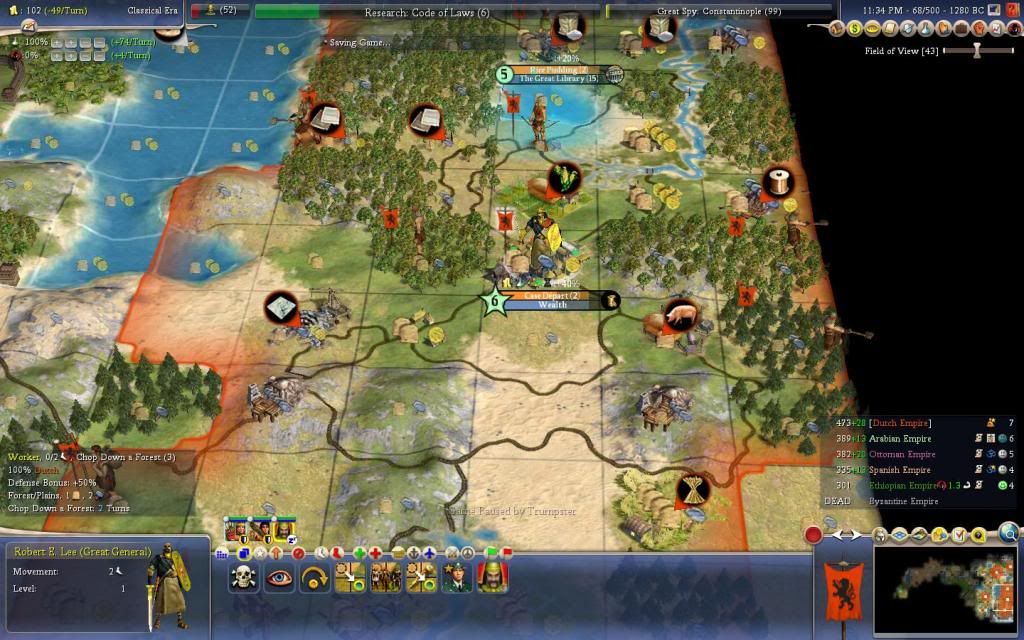The image size is (1024, 640).
Task: Select the gold-helmeted warlord portrait action
Action: [491, 578]
